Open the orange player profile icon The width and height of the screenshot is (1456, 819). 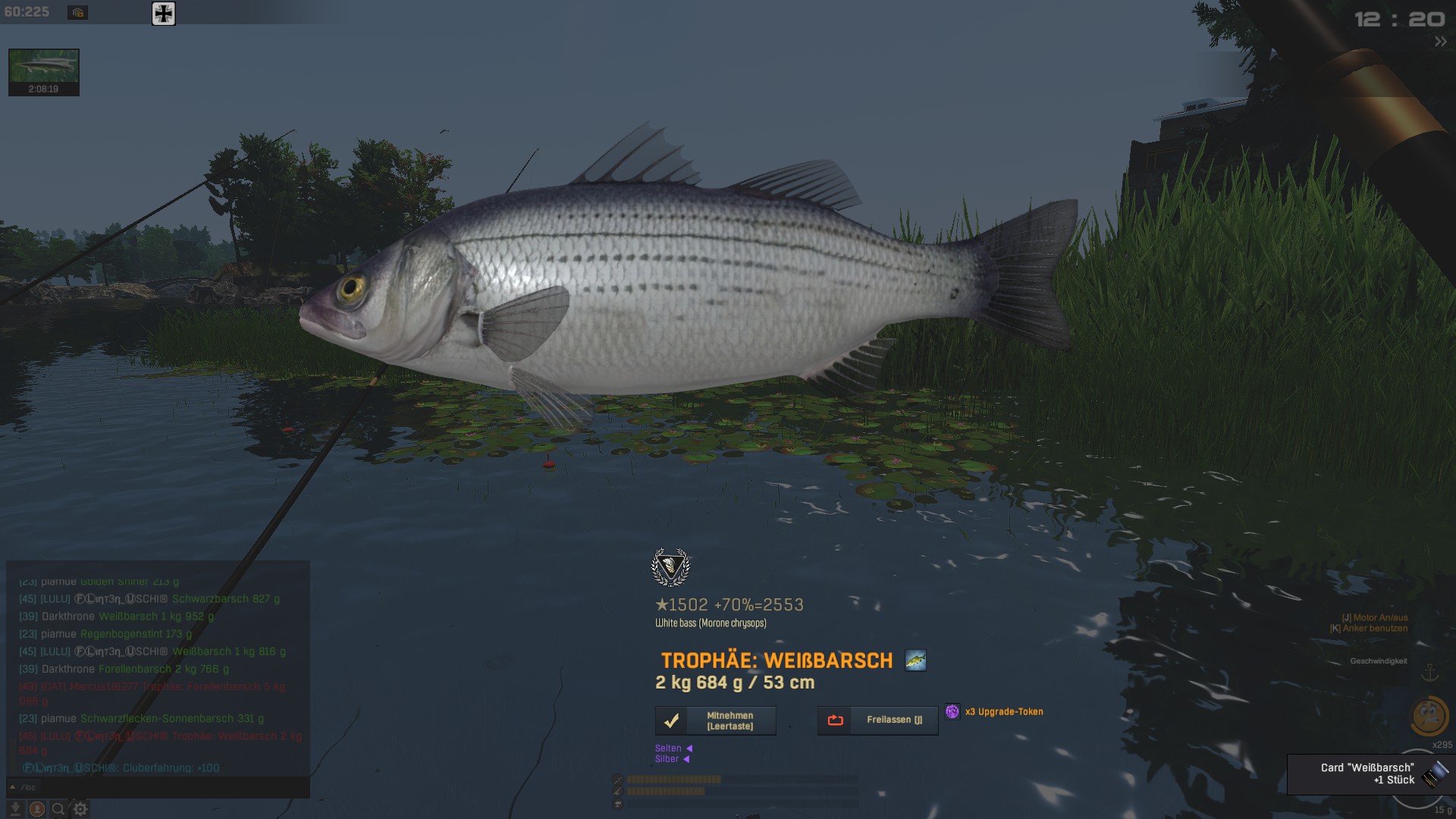tap(36, 809)
